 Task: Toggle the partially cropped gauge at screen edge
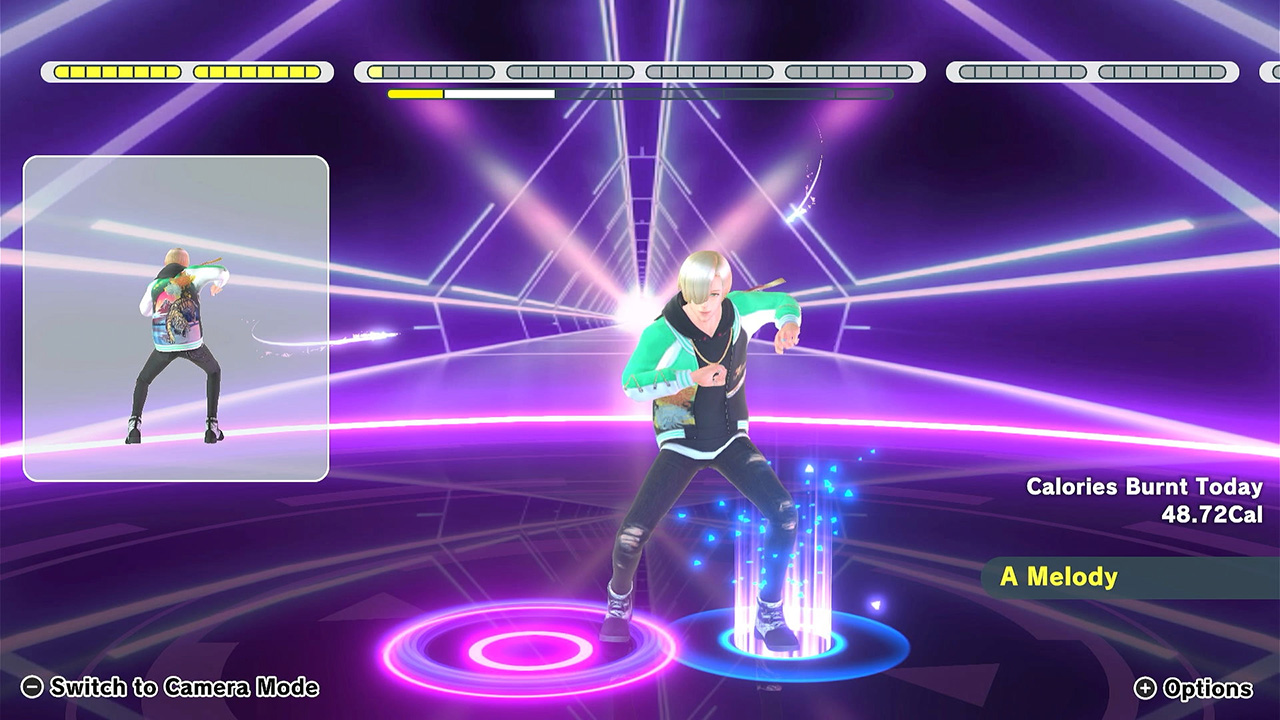[x=1270, y=71]
